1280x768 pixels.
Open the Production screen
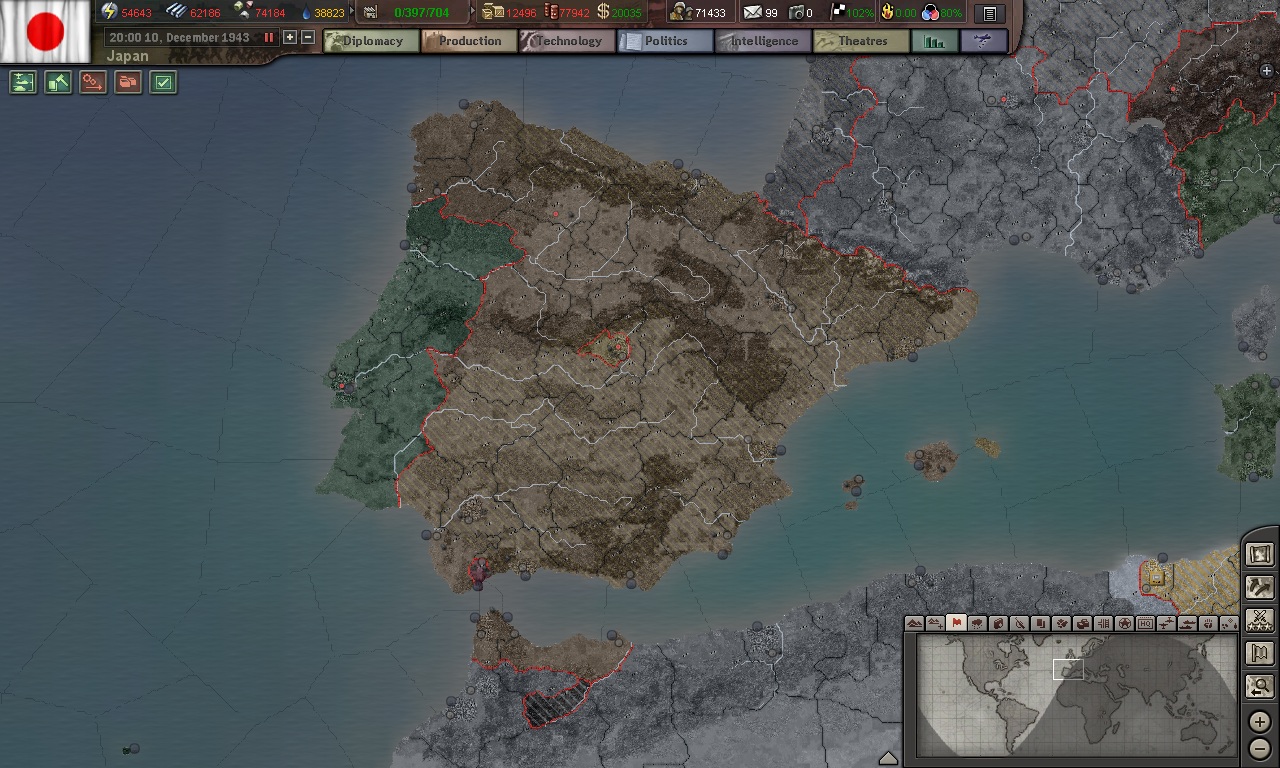(468, 41)
